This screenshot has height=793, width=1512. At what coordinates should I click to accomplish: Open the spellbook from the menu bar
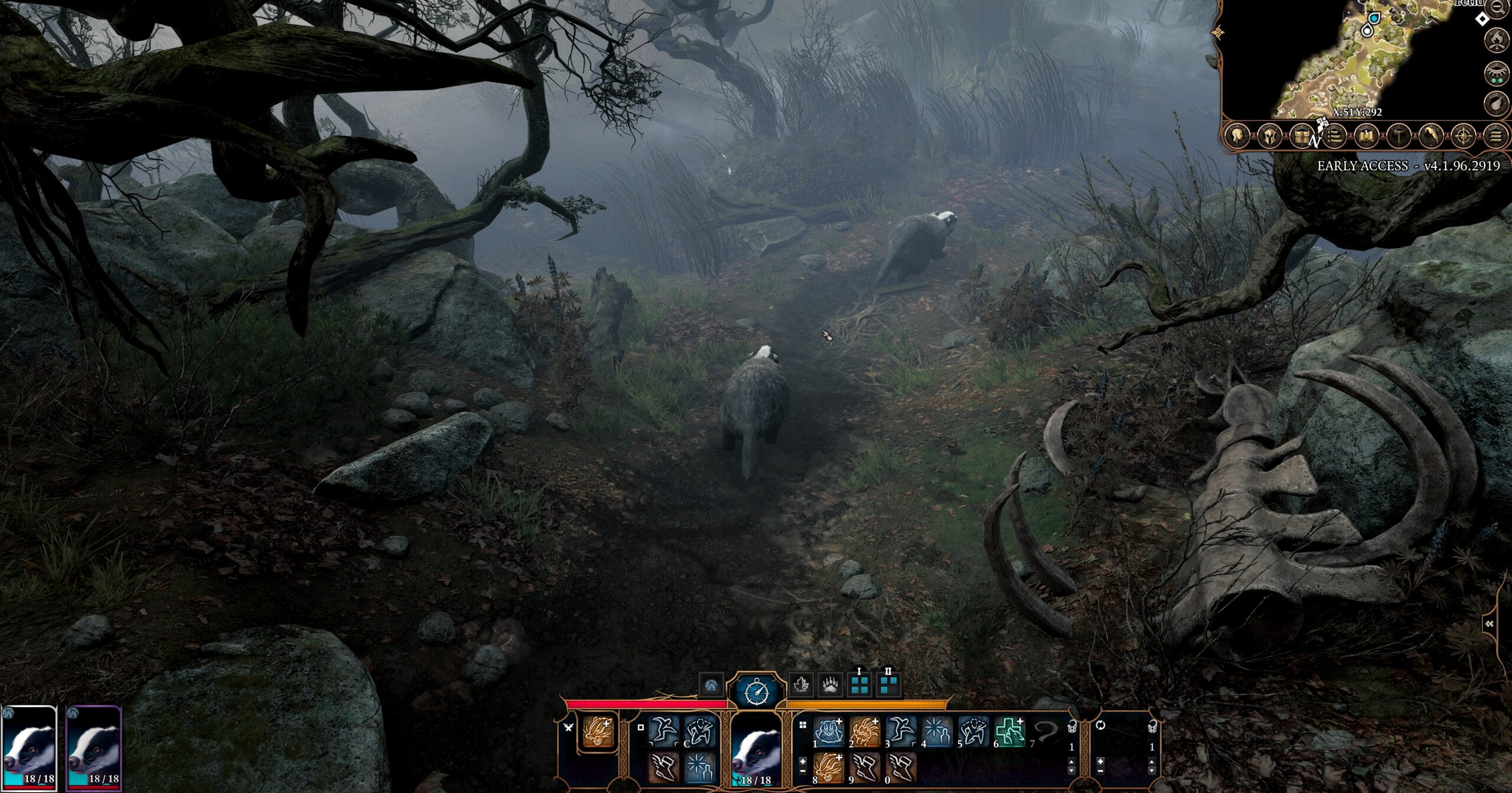click(x=1366, y=137)
